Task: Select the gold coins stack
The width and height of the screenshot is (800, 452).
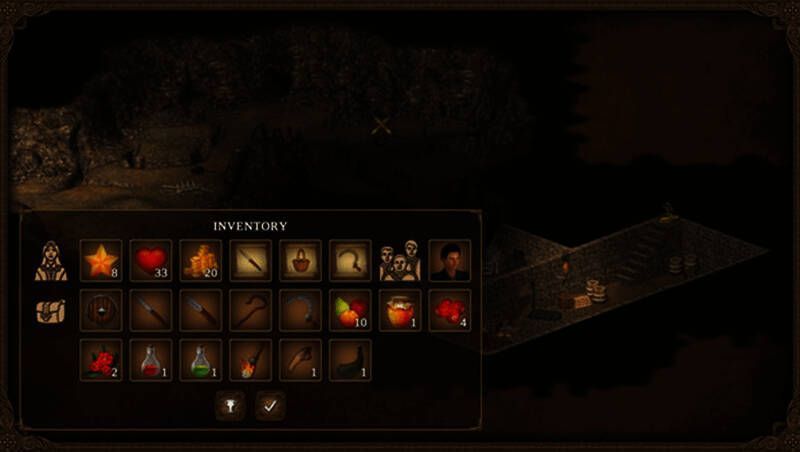Action: pyautogui.click(x=200, y=260)
